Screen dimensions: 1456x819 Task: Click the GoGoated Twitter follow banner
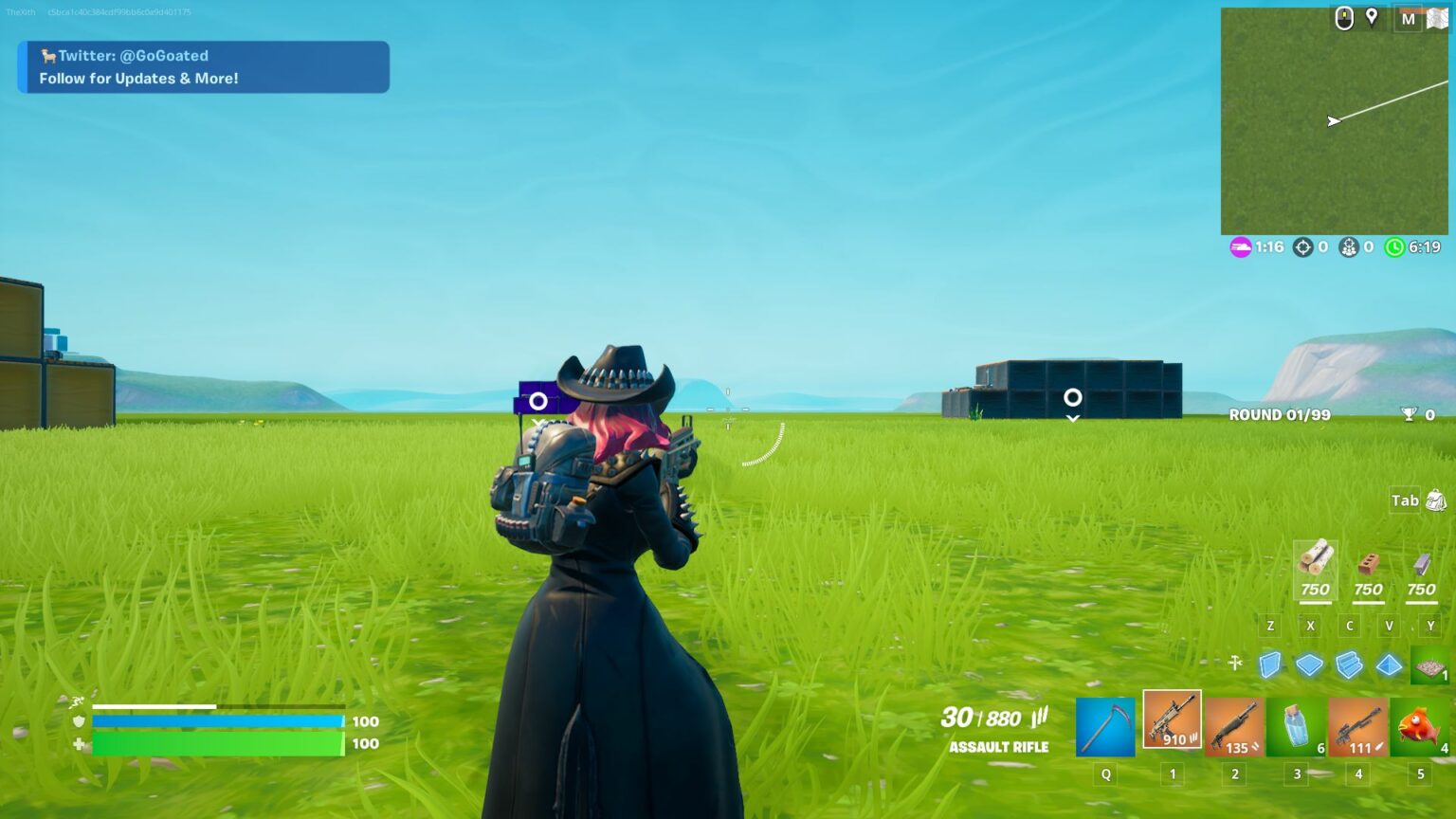[x=202, y=66]
